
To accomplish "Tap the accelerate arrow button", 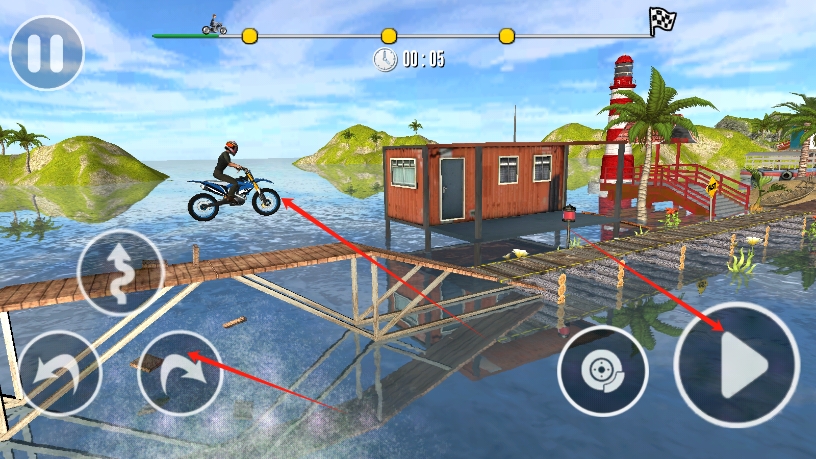I will click(x=737, y=365).
